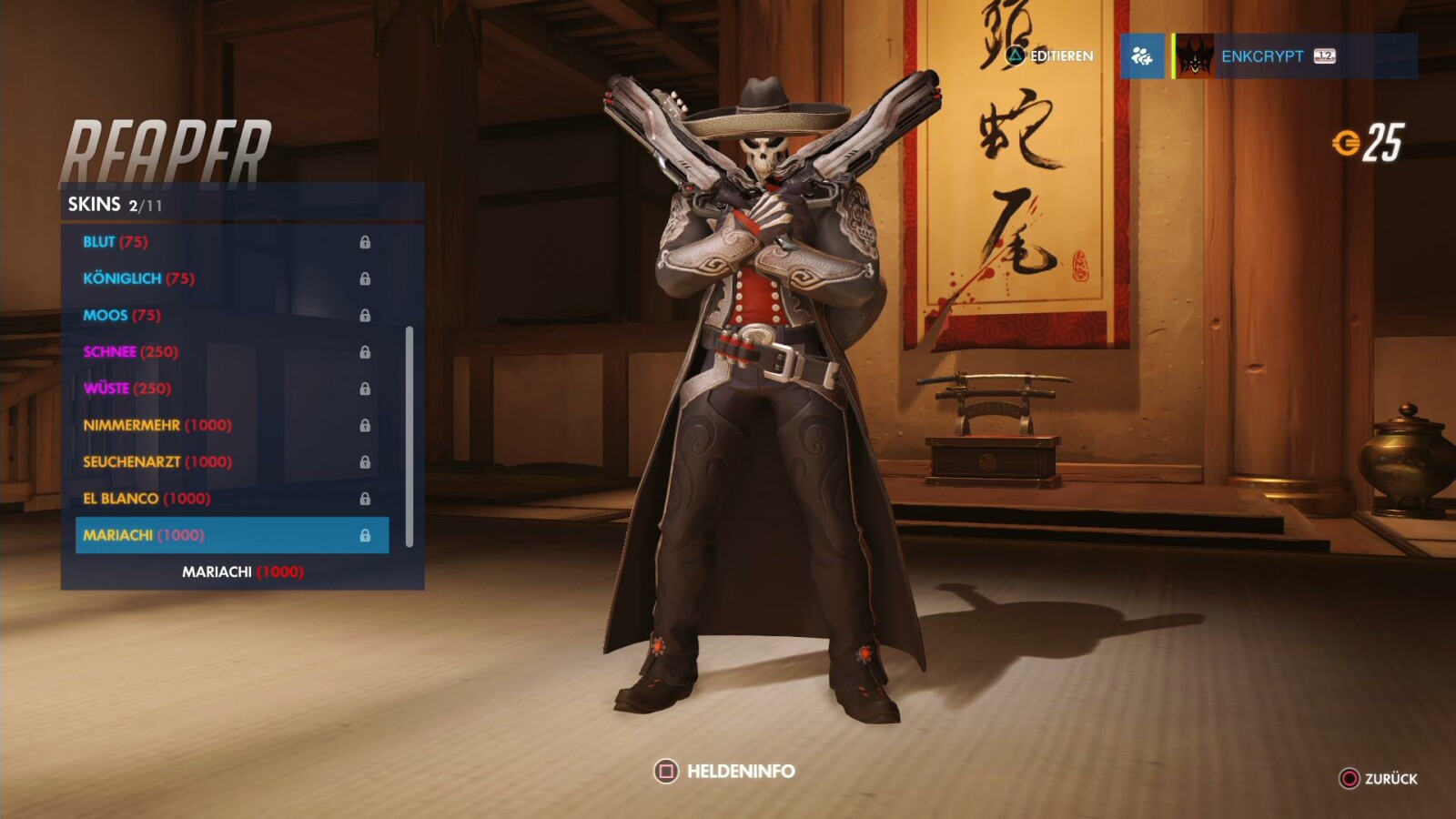1456x819 pixels.
Task: Select the Nimmermehr skin
Action: click(x=135, y=425)
